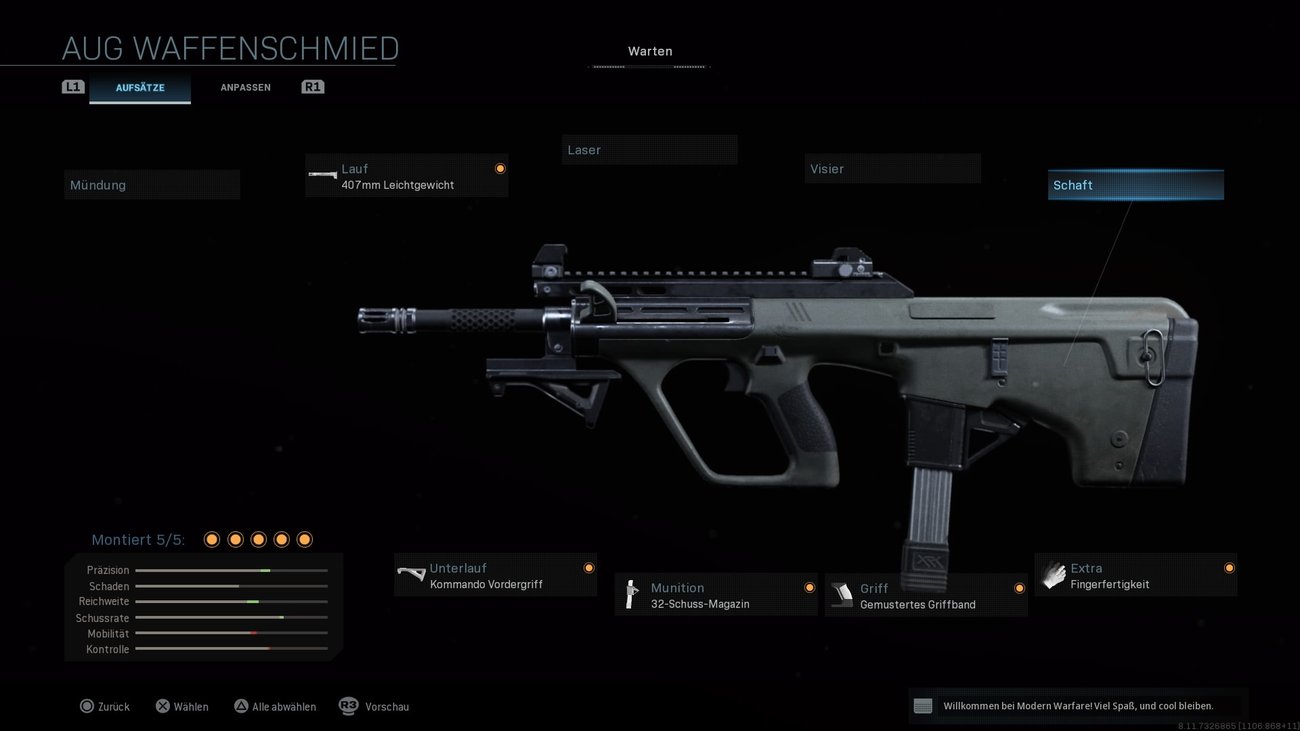Toggle the orange equipped dot on Lauf
This screenshot has height=731, width=1300.
pos(500,168)
